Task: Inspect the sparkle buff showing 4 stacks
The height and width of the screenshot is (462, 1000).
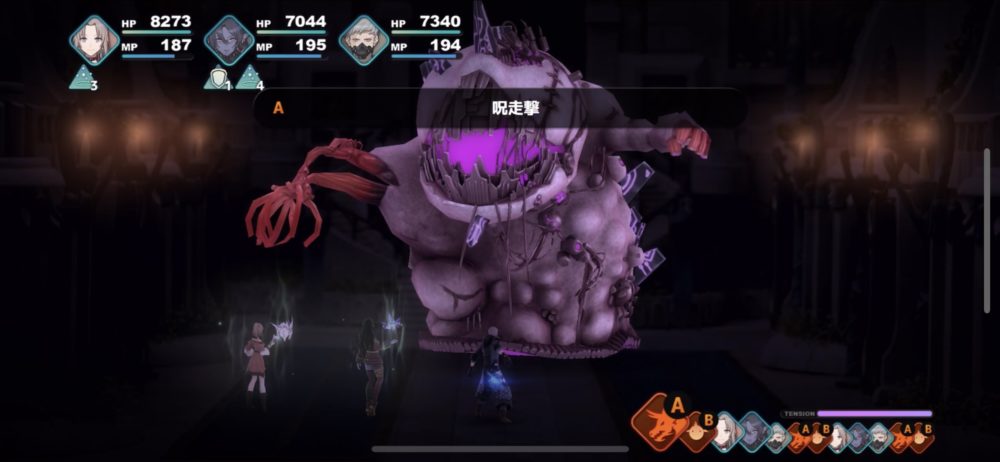Action: [247, 77]
